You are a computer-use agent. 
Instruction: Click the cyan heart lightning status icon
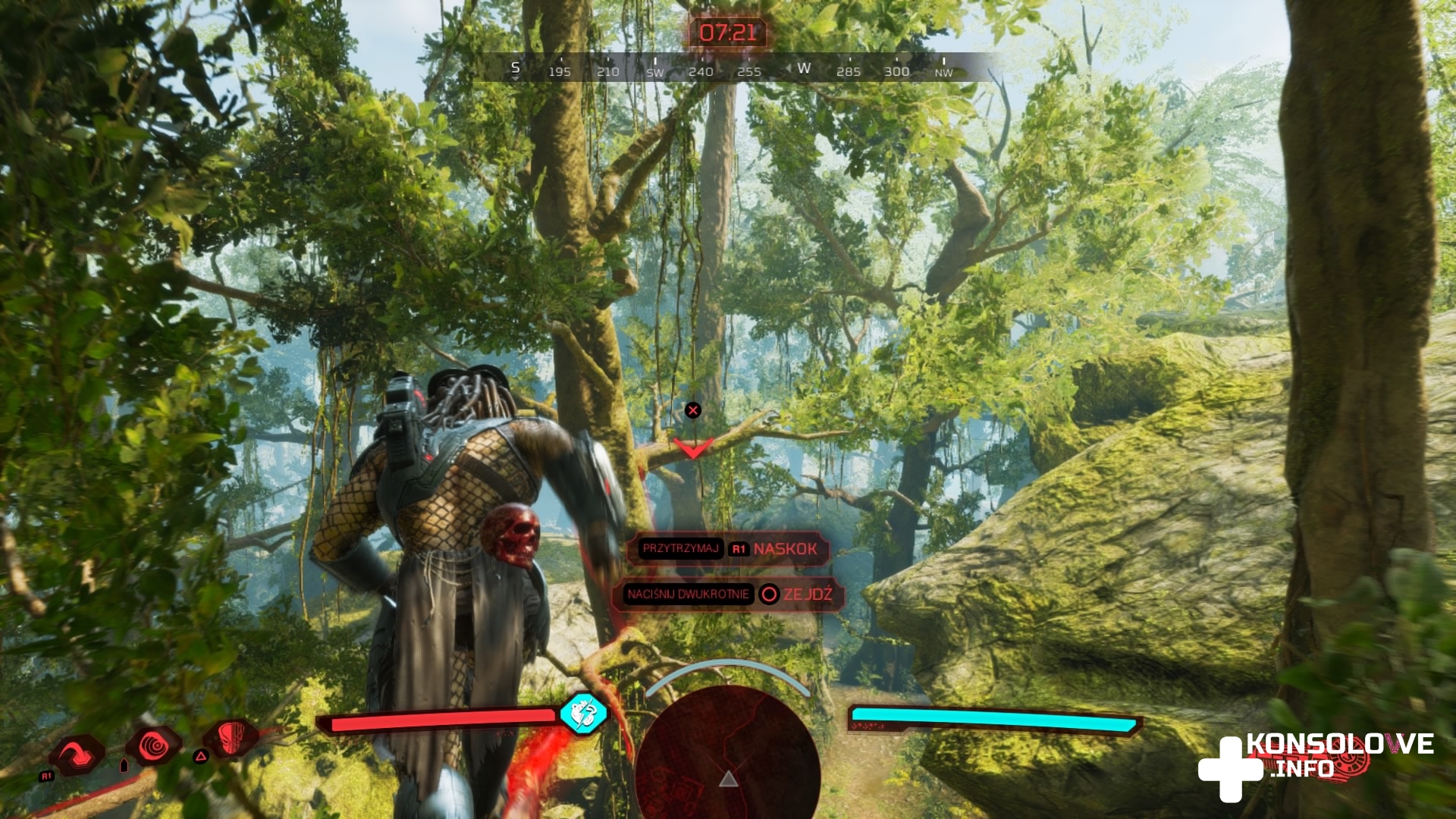pos(583,713)
